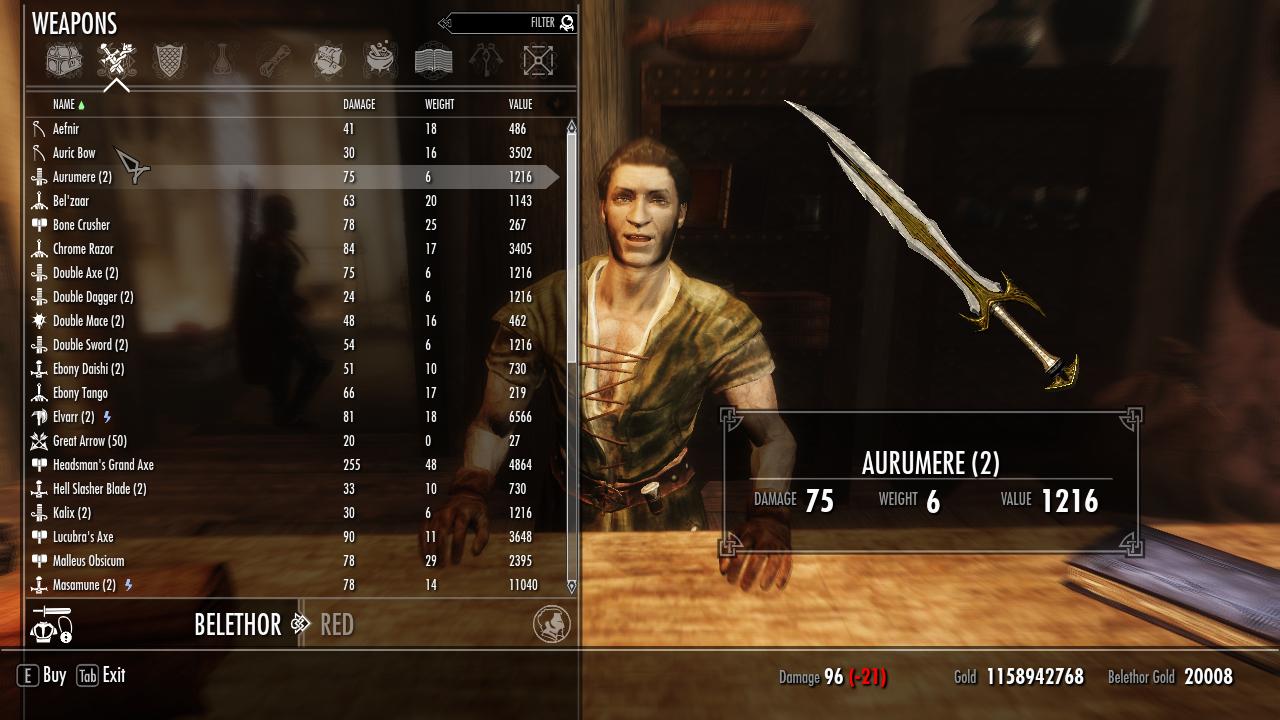This screenshot has height=720, width=1280.
Task: Open the Books category
Action: [433, 61]
